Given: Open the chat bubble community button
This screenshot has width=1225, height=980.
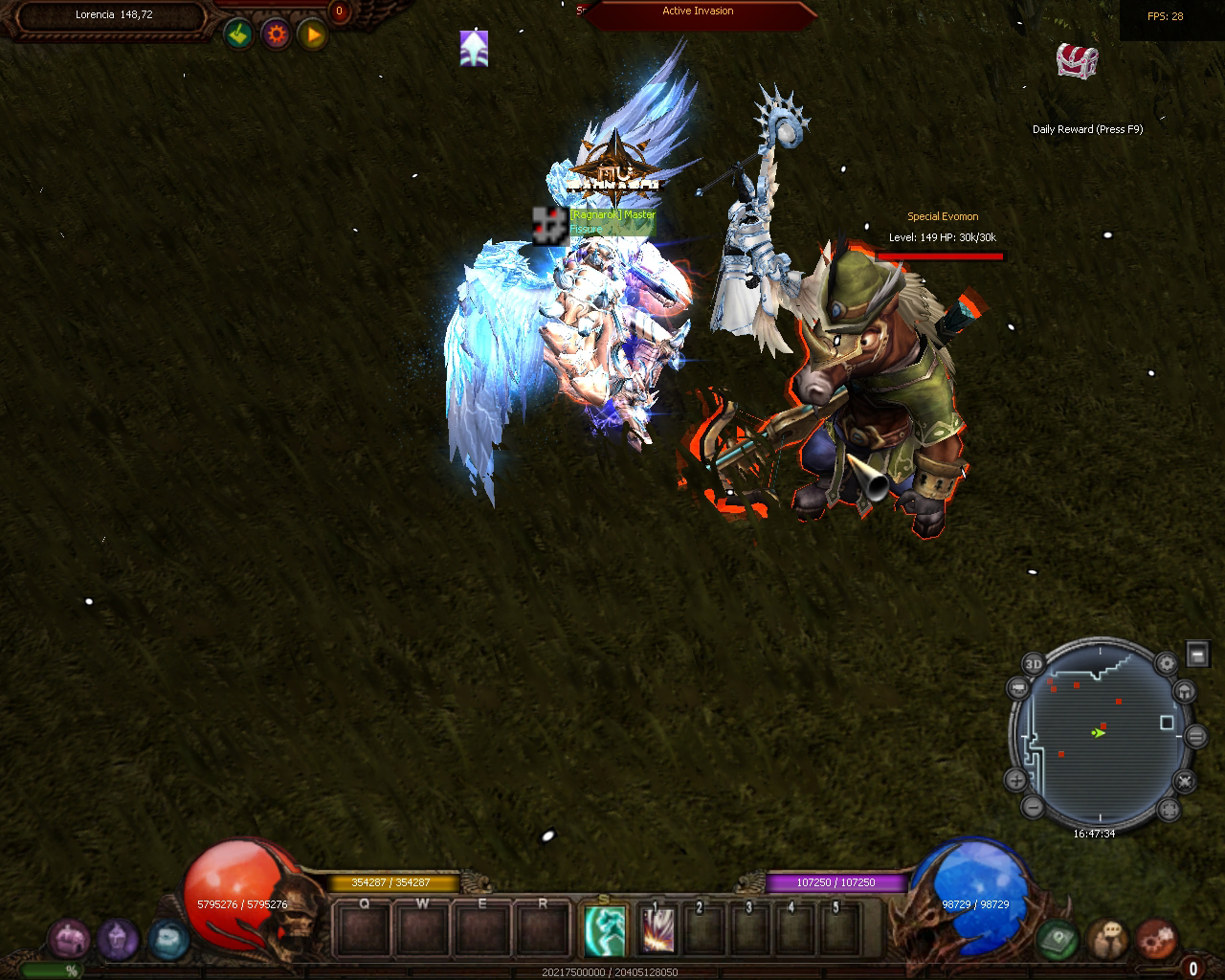Looking at the screenshot, I should pos(1108,939).
